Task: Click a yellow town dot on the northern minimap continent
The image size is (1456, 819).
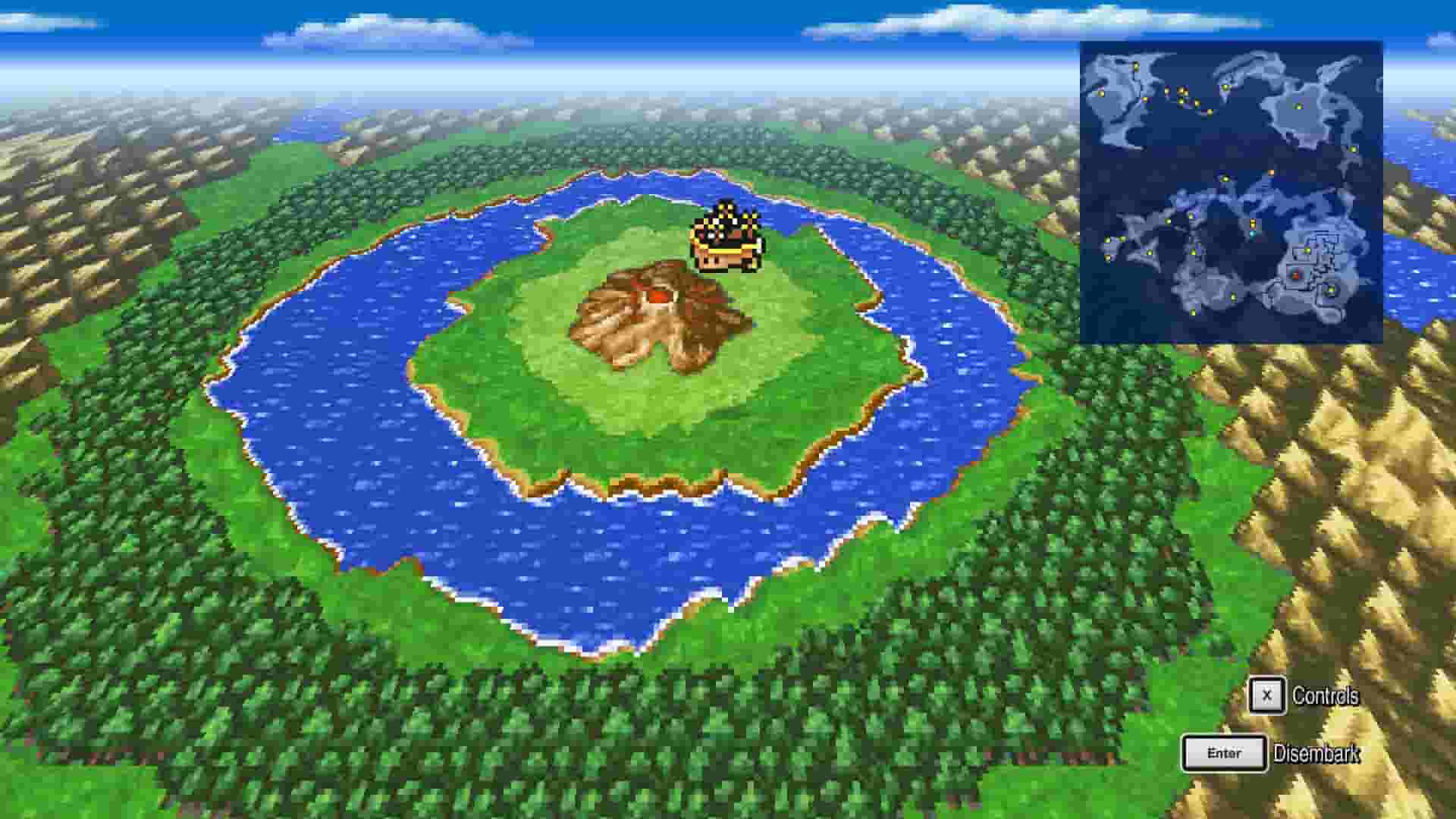Action: (x=1299, y=105)
